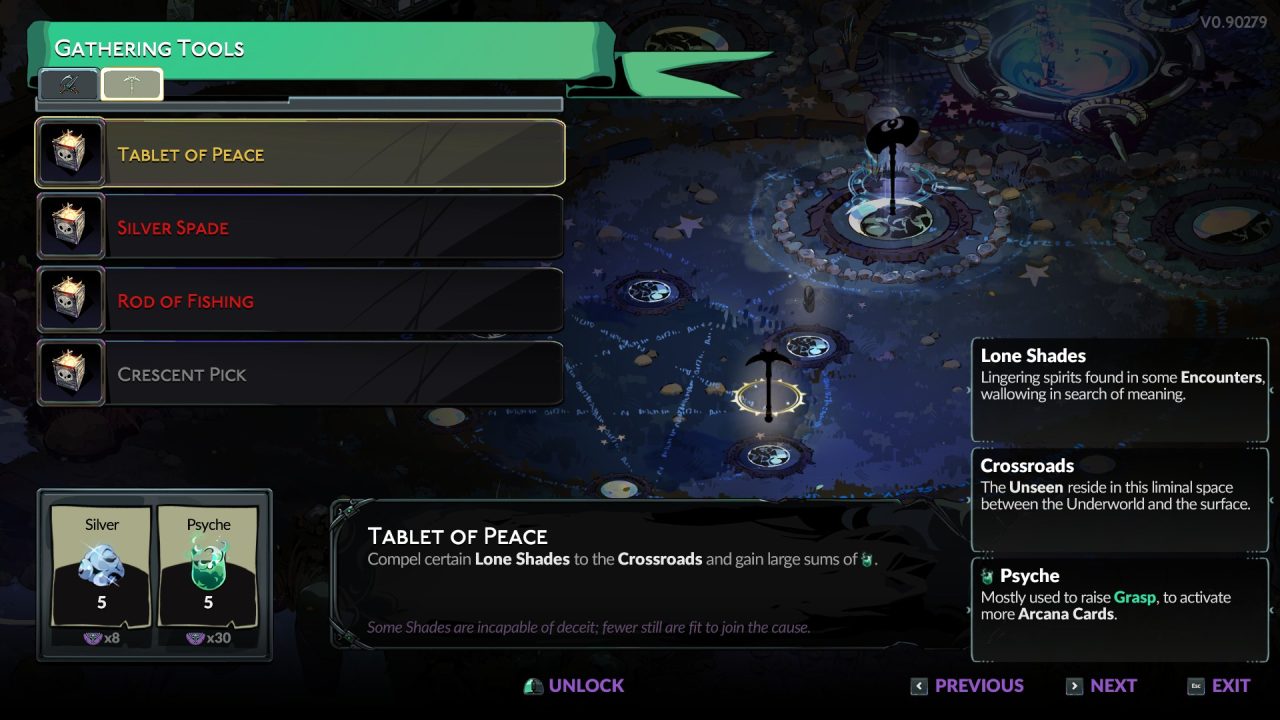This screenshot has width=1280, height=720.
Task: Pick the Crescent Pick tool
Action: click(300, 374)
